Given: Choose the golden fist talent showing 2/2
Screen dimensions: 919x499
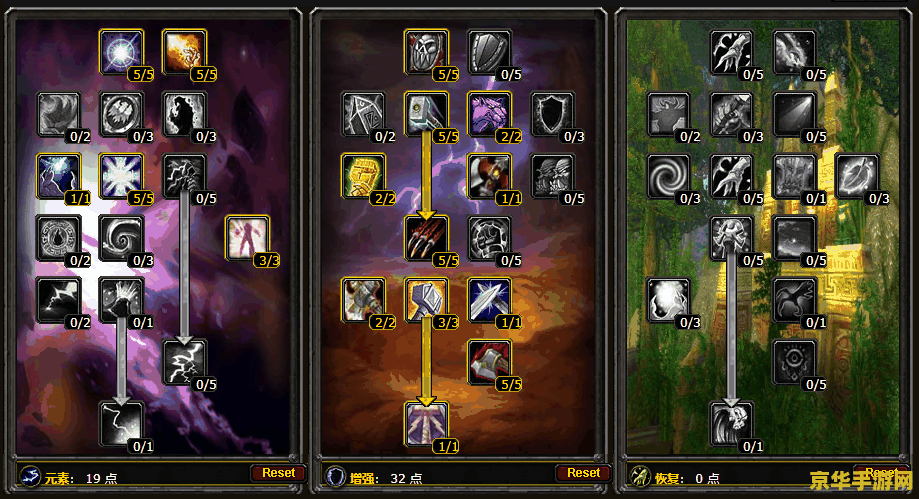Looking at the screenshot, I should 363,176.
